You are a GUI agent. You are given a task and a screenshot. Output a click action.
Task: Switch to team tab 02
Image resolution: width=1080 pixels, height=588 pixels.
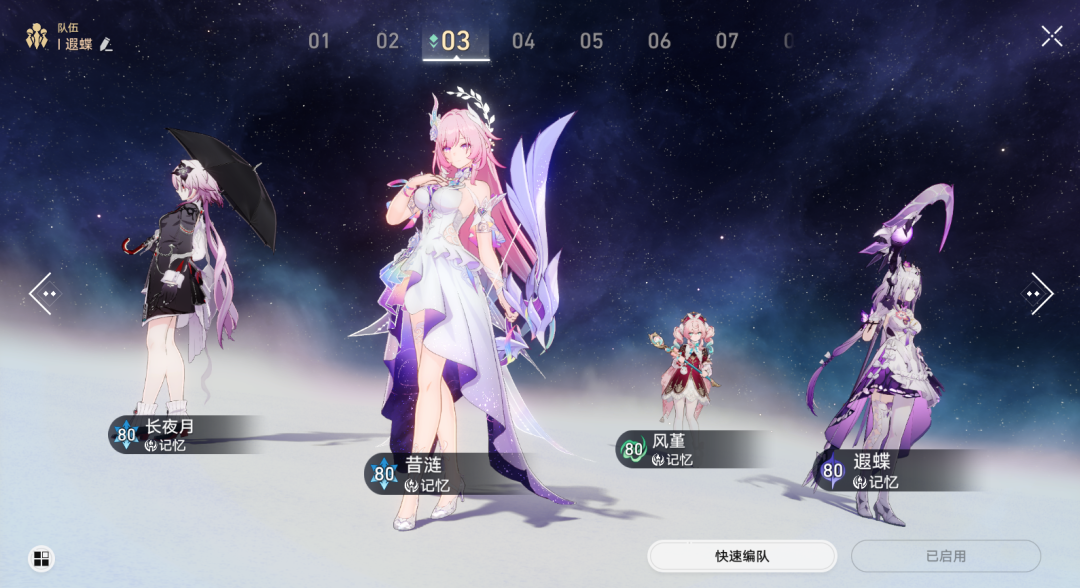[387, 41]
